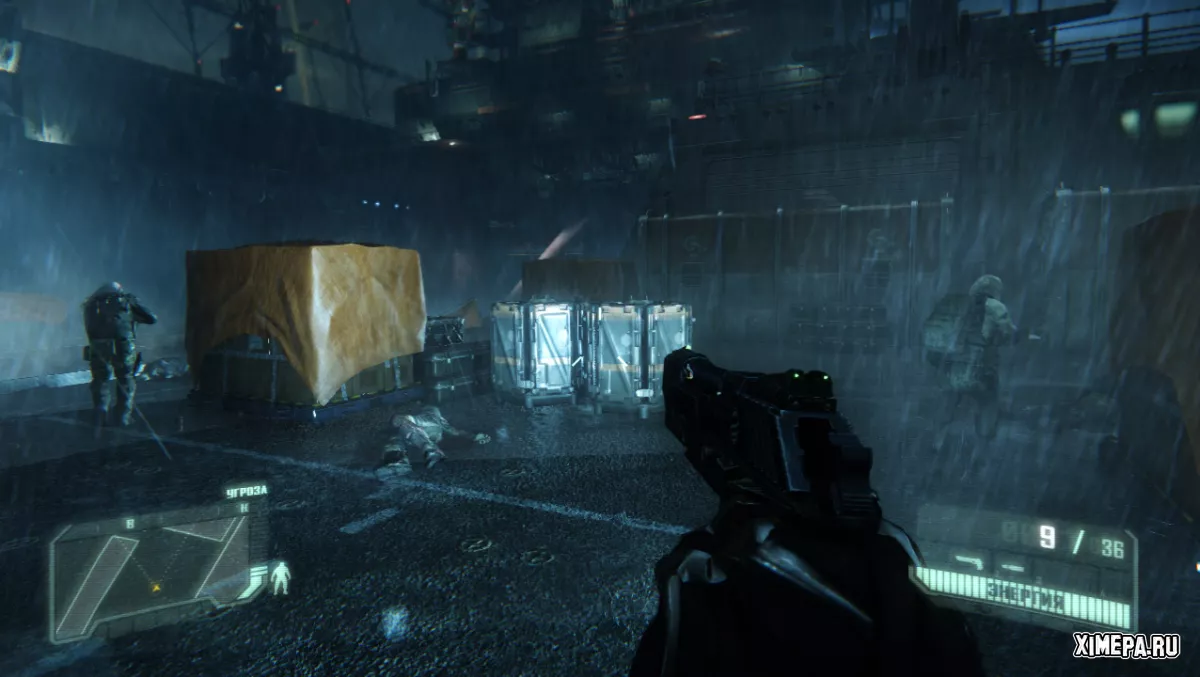The height and width of the screenshot is (677, 1200).
Task: Click the XIMEPA.RU watermark link
Action: coord(1125,646)
